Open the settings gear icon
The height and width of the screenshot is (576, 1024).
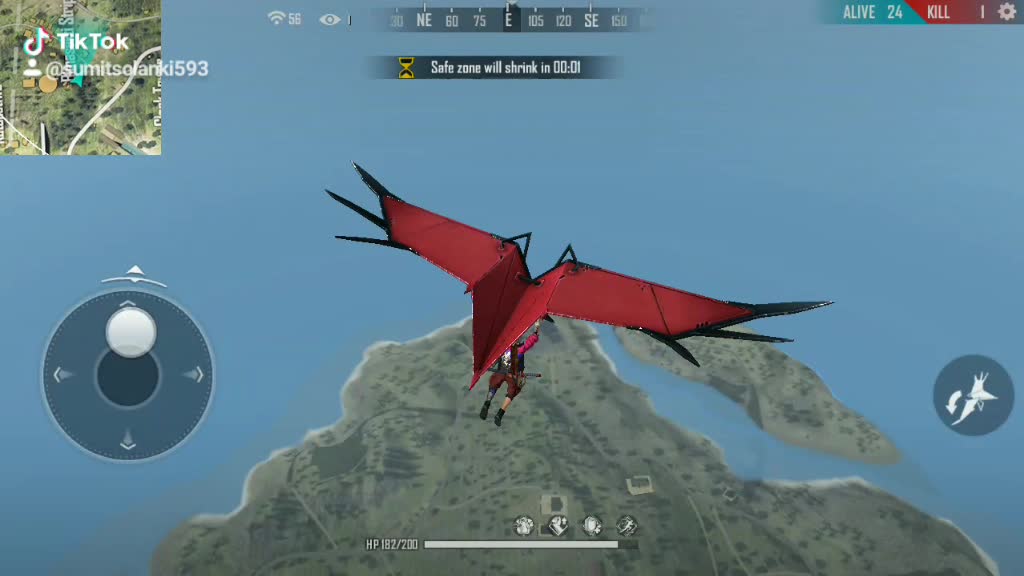[x=1006, y=12]
